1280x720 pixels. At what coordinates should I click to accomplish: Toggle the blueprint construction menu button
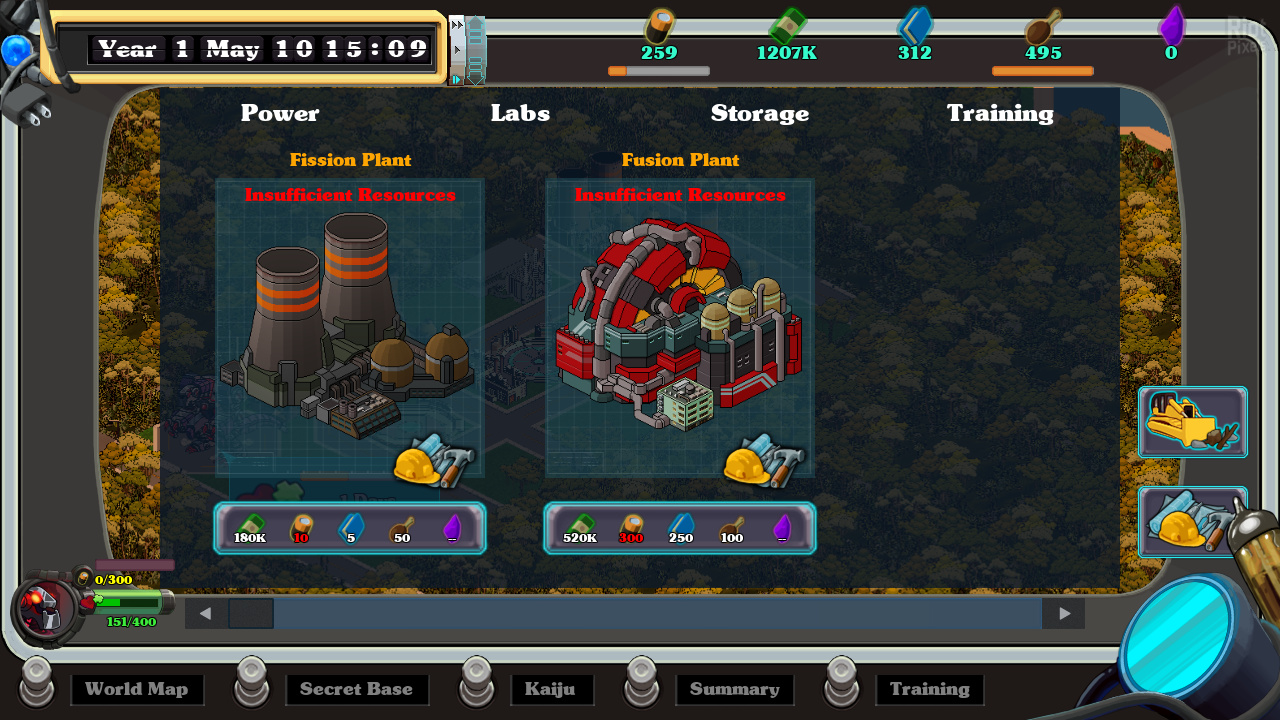(1192, 522)
